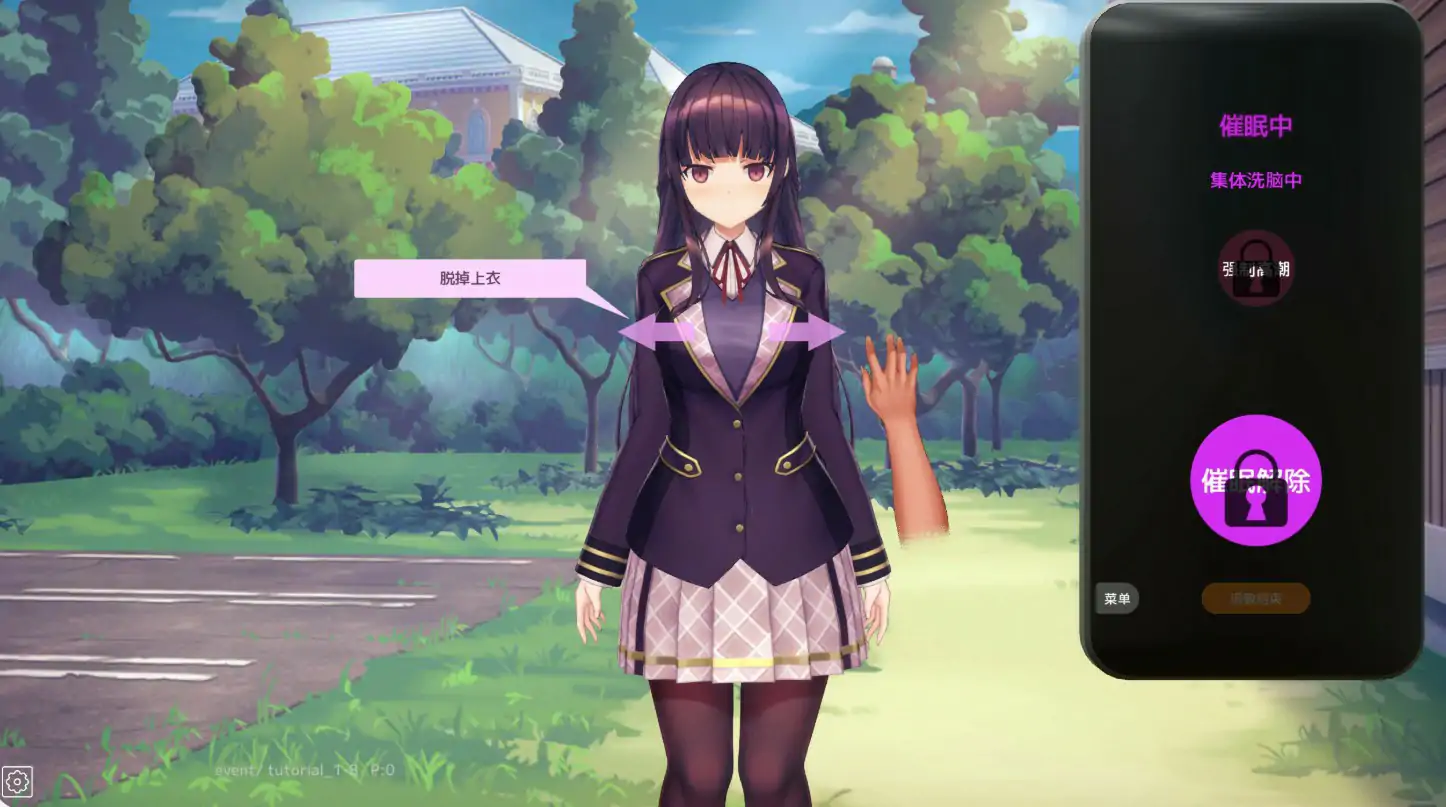Tap the purple 催眠解除 lock icon
Image resolution: width=1446 pixels, height=807 pixels.
click(1256, 481)
